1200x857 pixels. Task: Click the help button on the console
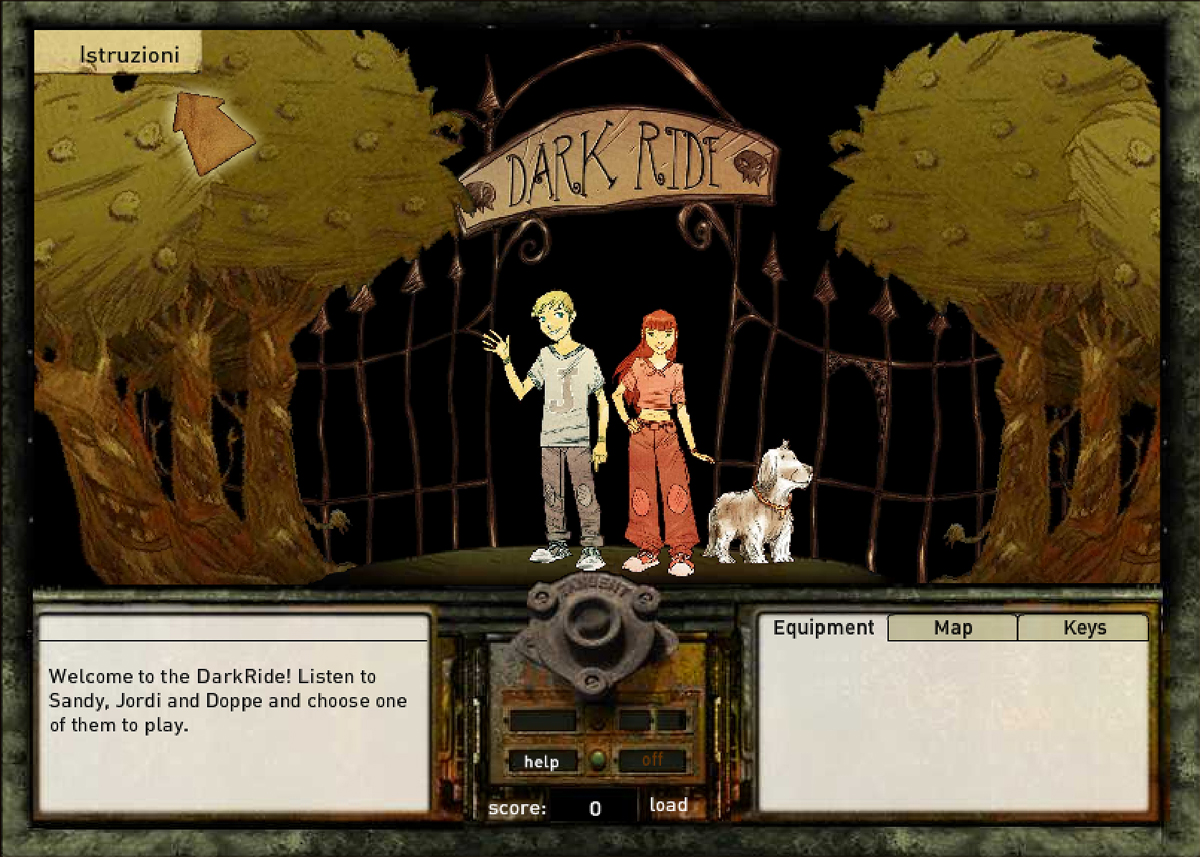coord(542,761)
